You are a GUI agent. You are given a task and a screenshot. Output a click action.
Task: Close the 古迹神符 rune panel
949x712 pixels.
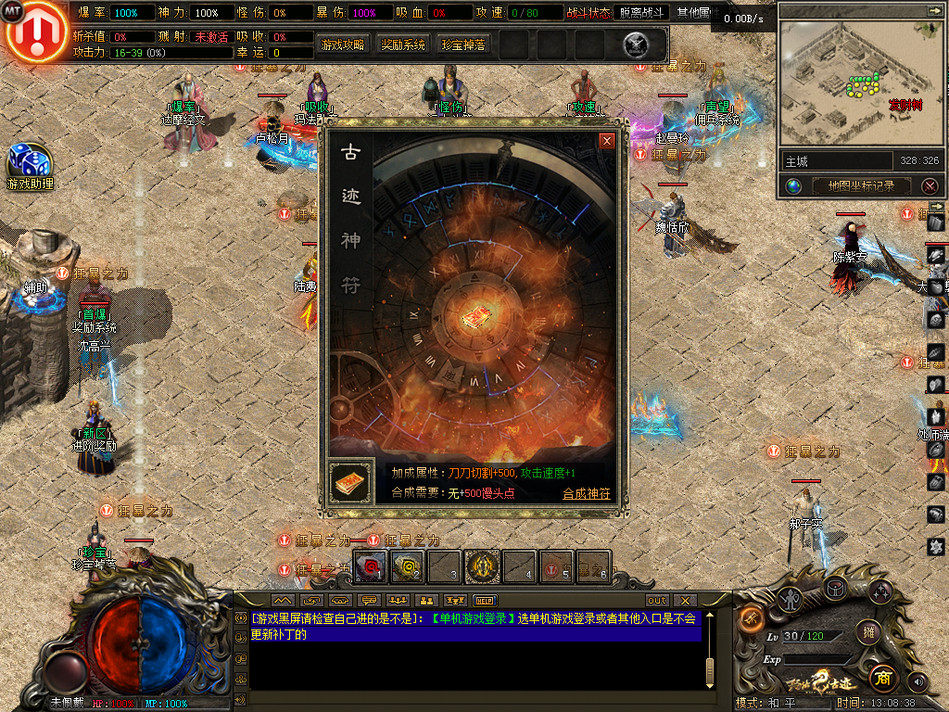(606, 141)
